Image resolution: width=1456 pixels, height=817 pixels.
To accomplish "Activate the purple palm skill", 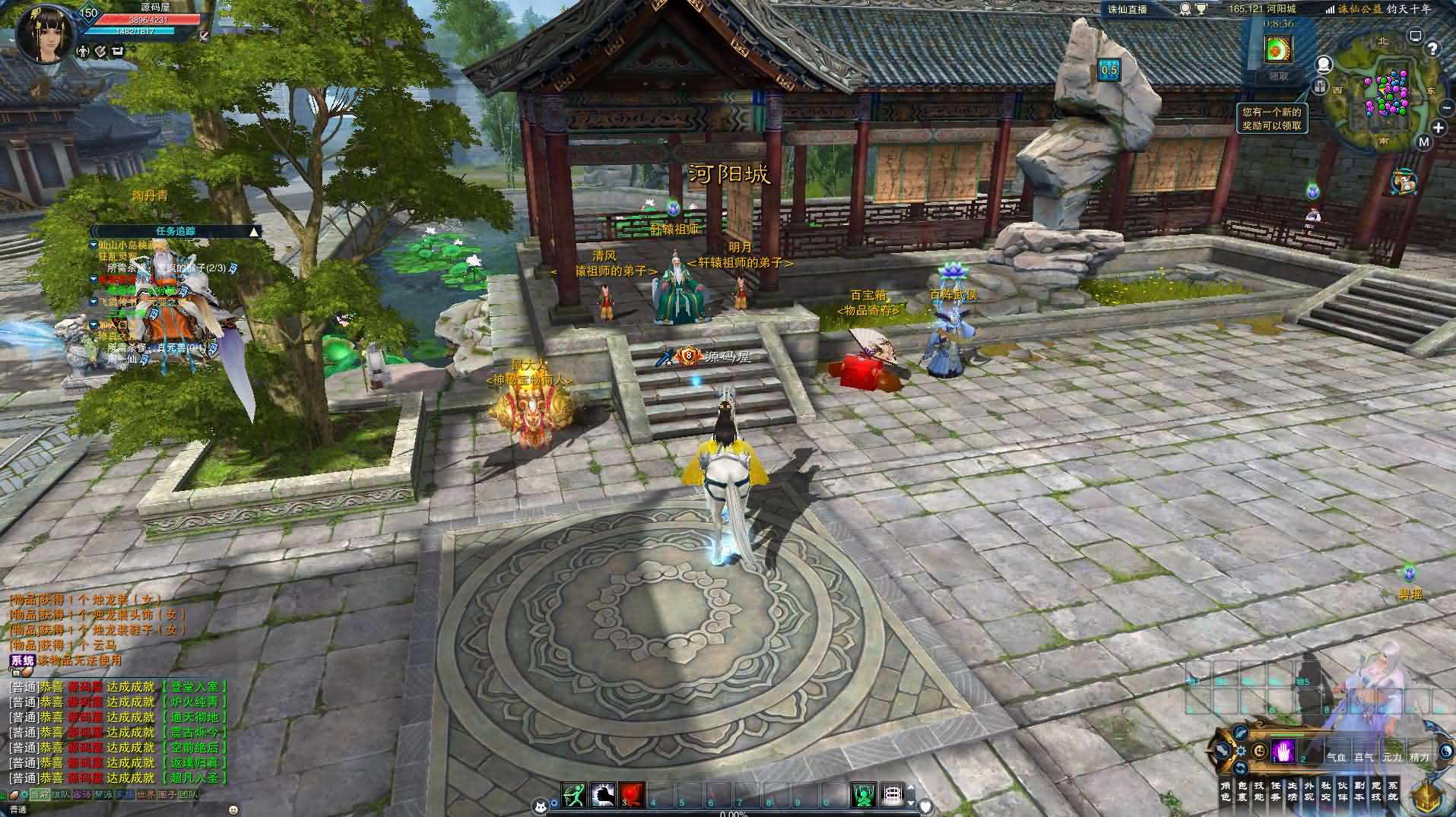I will coord(1284,751).
